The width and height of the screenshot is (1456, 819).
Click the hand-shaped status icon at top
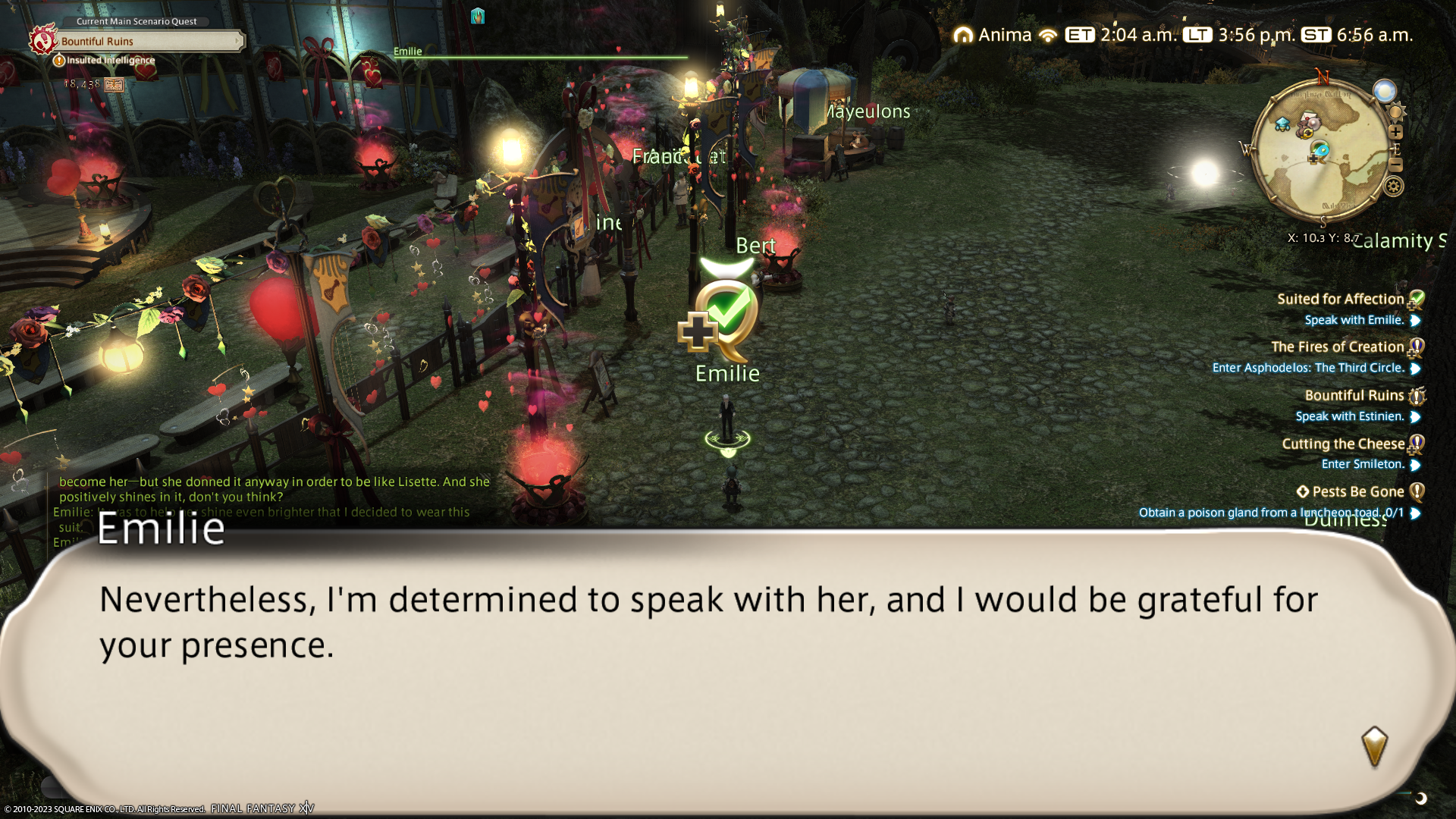tap(477, 16)
